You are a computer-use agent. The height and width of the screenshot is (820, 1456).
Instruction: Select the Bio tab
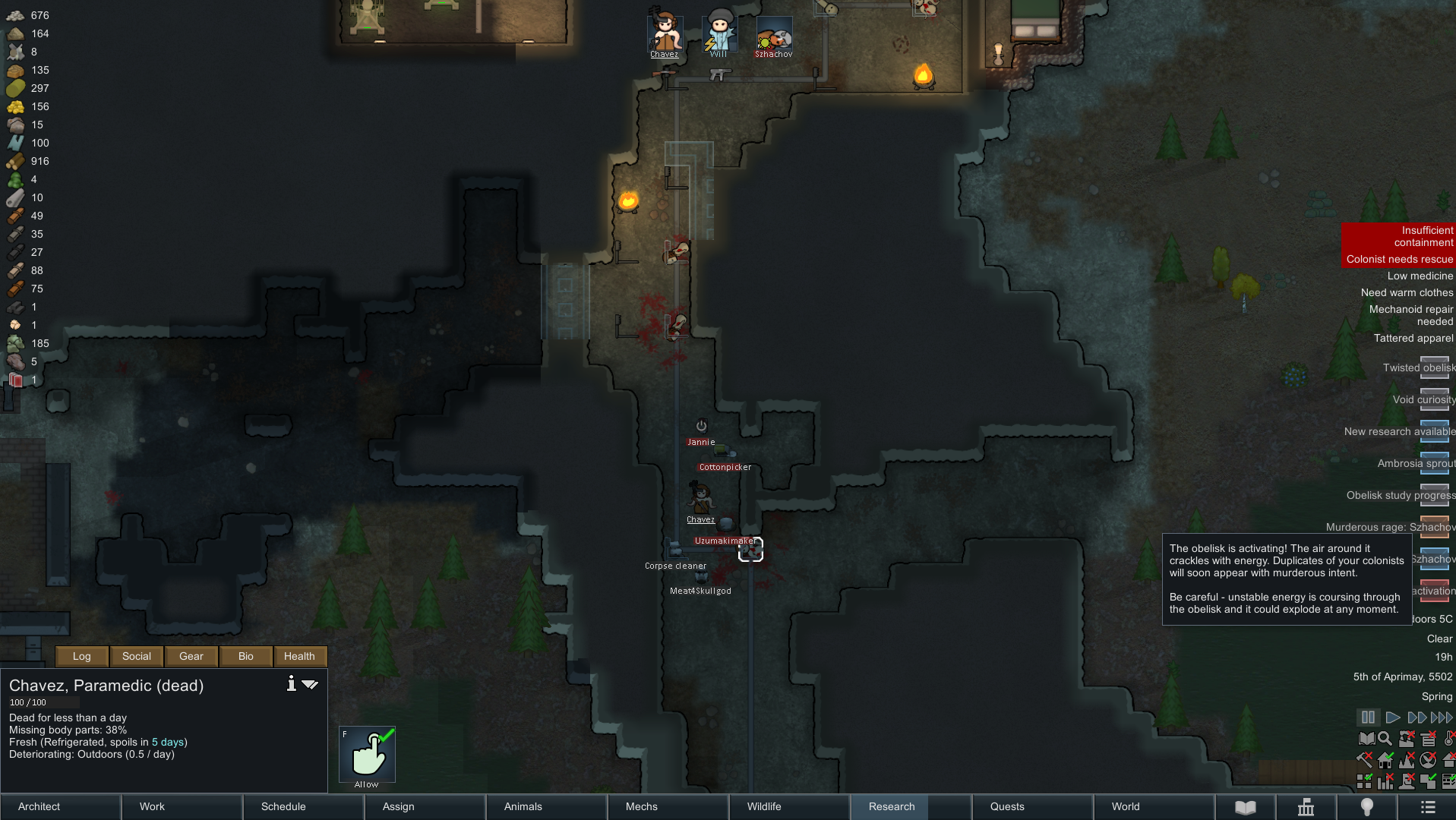[246, 656]
